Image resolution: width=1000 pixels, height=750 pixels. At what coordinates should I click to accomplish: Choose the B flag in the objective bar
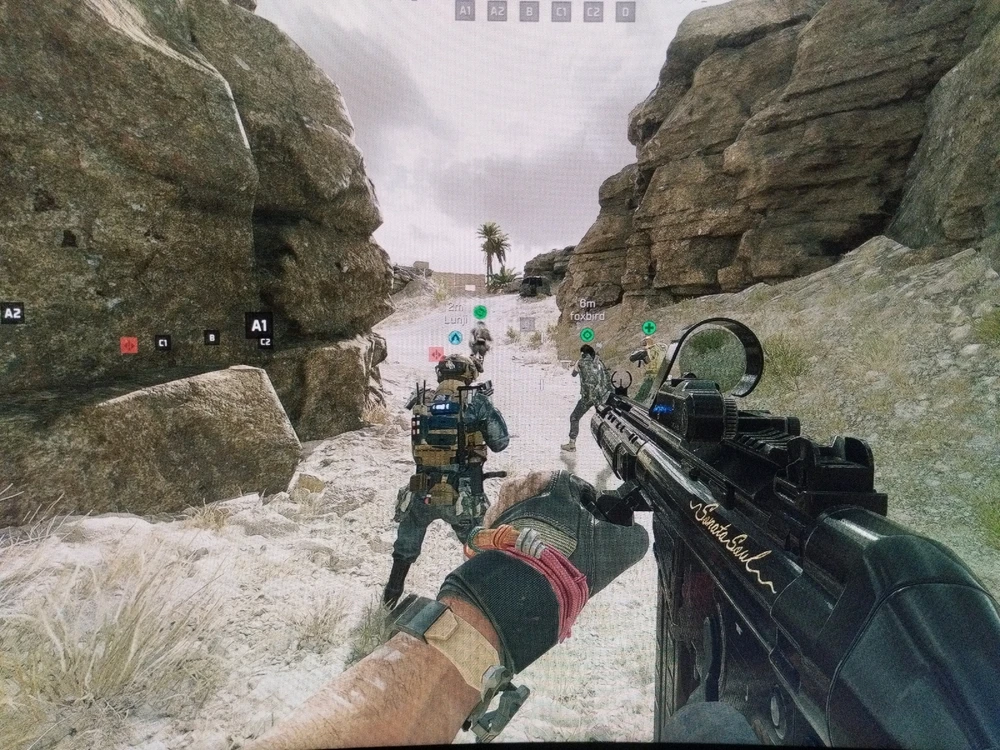point(529,11)
